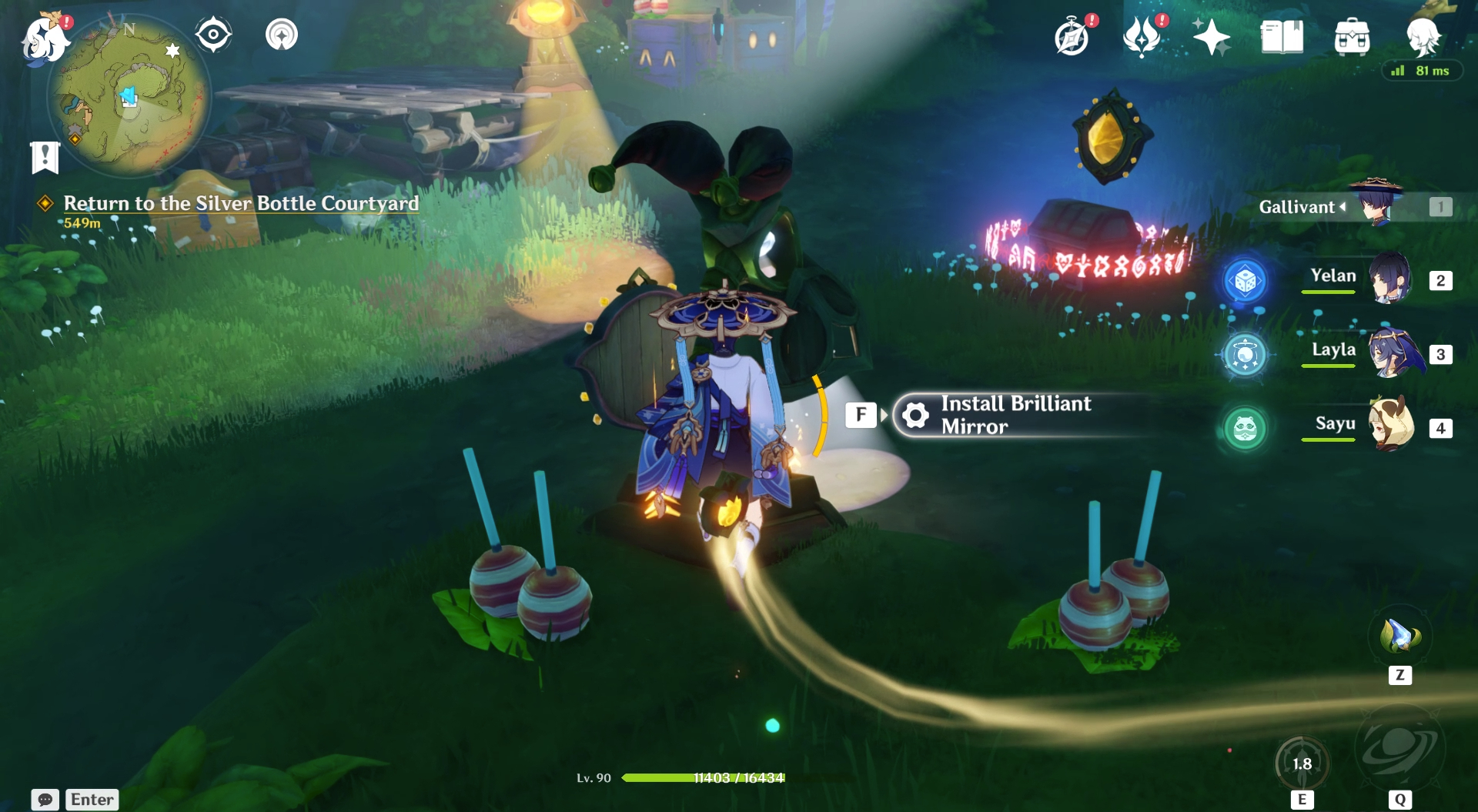Toggle the eye-shaped elemental sight icon

point(213,35)
